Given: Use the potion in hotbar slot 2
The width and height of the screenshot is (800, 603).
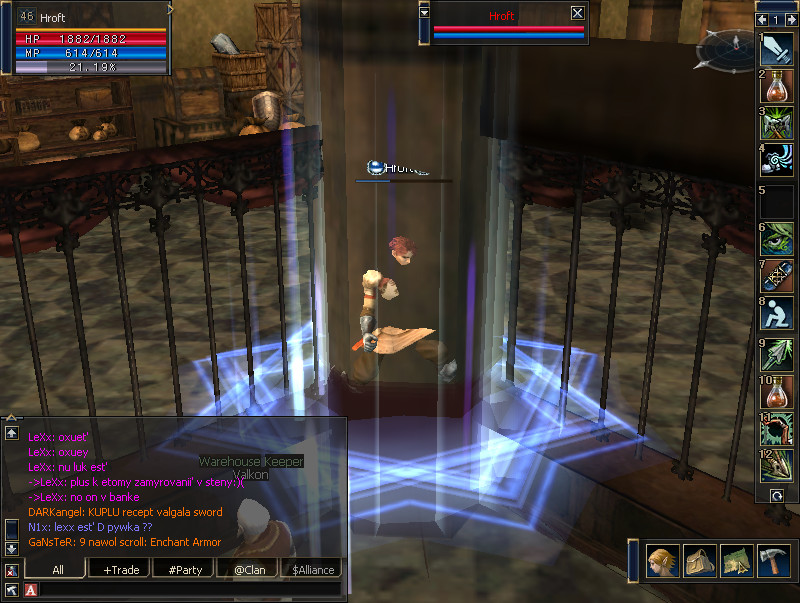Looking at the screenshot, I should click(x=777, y=87).
